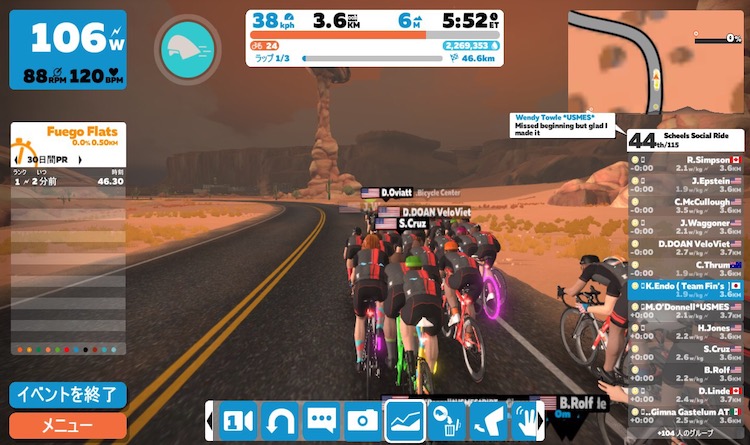
Task: Toggle the ride graph chart icon
Action: [405, 421]
